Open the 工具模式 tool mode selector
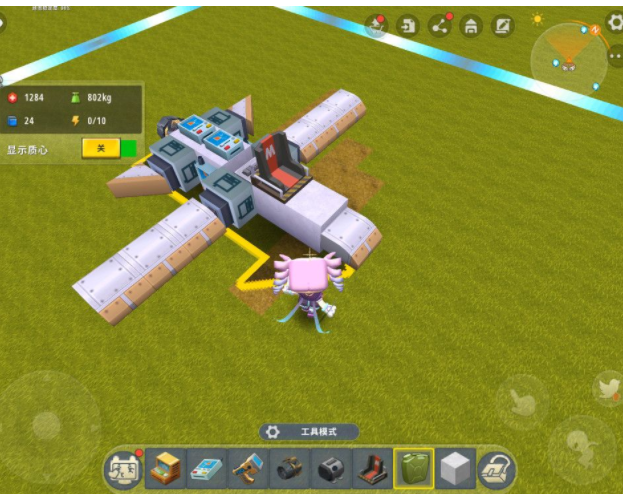Image resolution: width=623 pixels, height=494 pixels. coord(308,432)
